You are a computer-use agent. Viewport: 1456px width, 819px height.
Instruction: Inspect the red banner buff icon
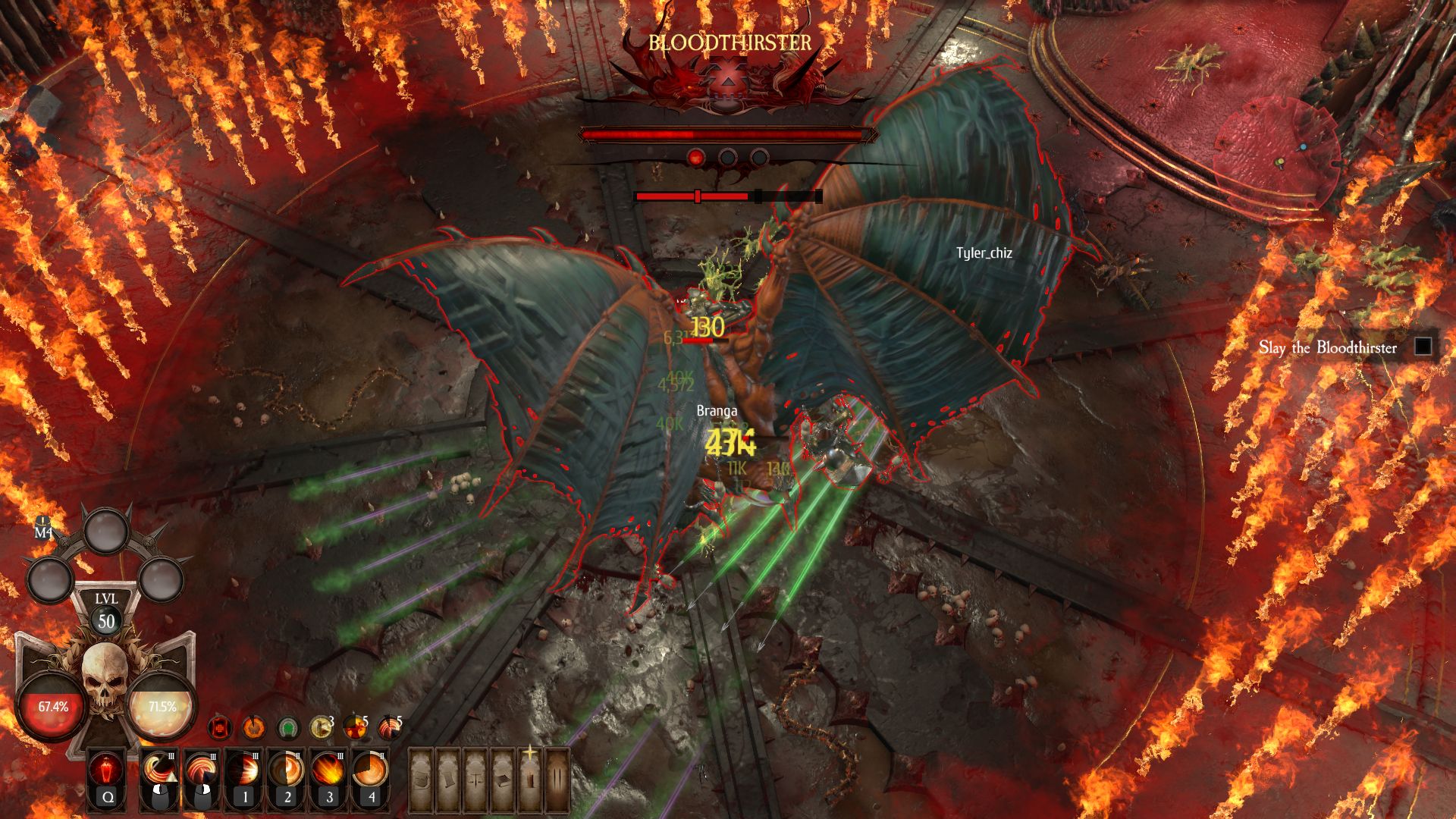pyautogui.click(x=220, y=728)
